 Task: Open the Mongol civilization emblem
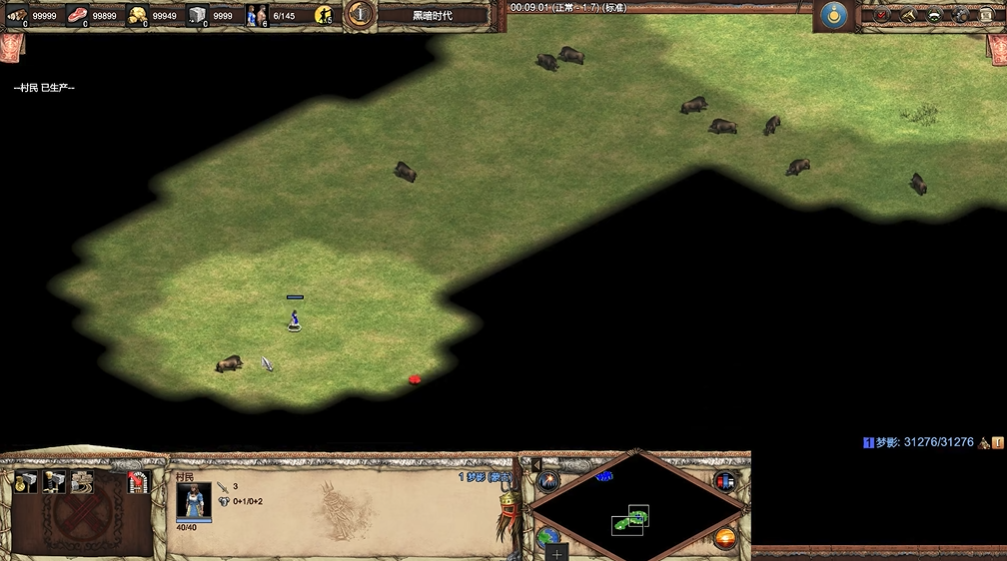[x=833, y=15]
